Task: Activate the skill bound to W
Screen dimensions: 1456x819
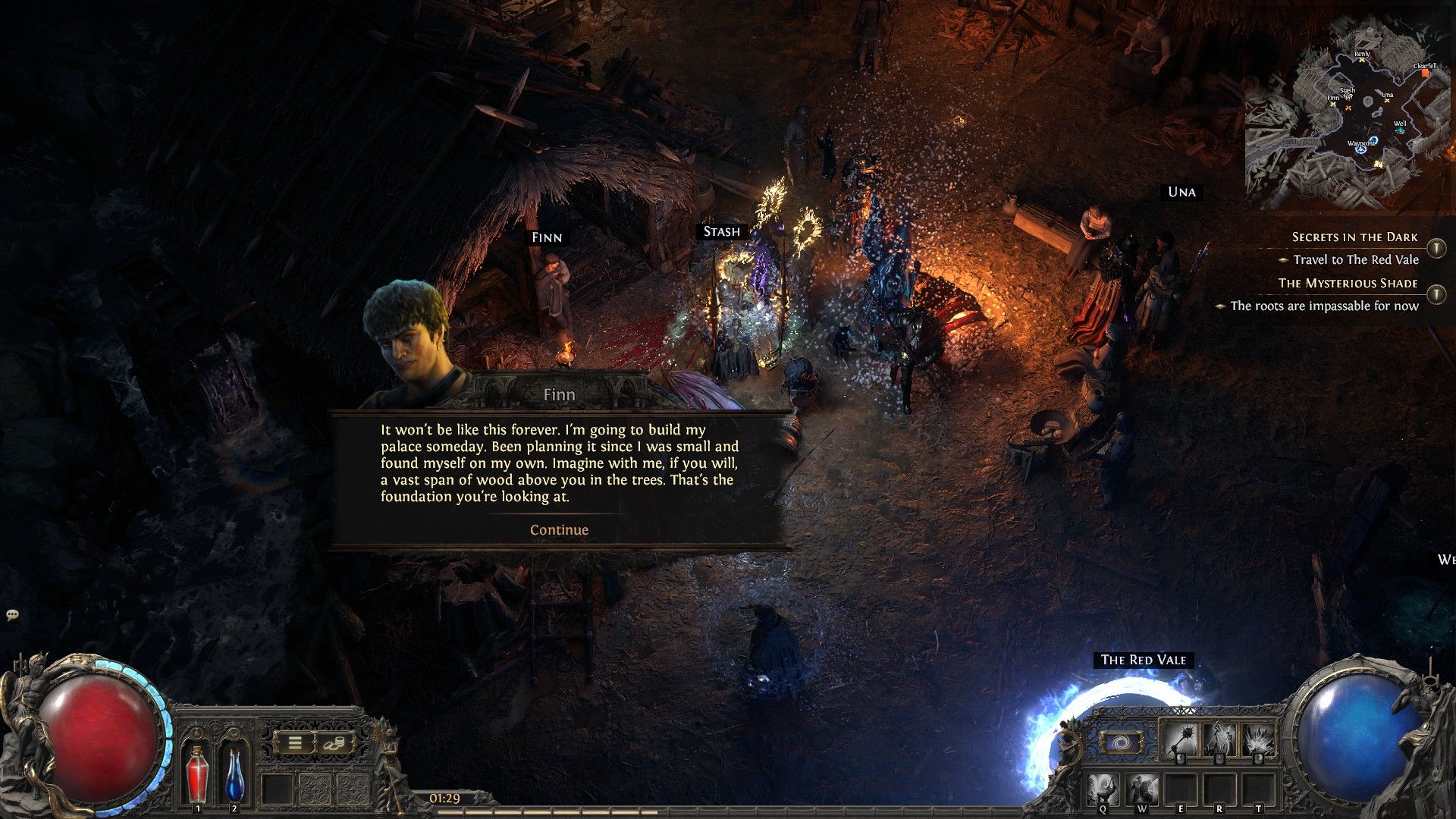Action: tap(1141, 789)
